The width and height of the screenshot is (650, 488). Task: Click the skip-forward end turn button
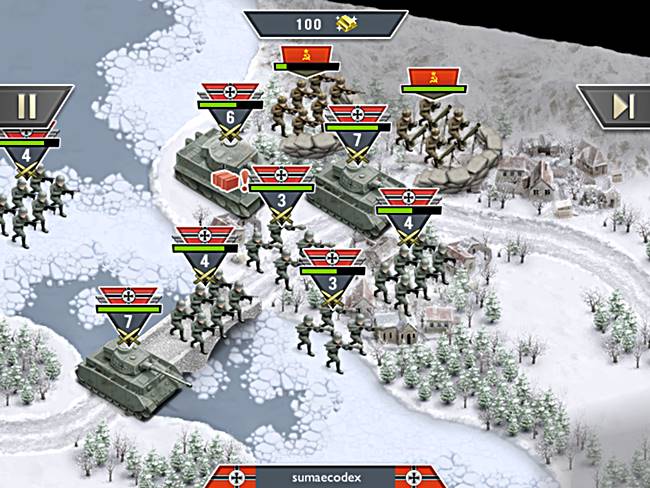click(x=621, y=106)
